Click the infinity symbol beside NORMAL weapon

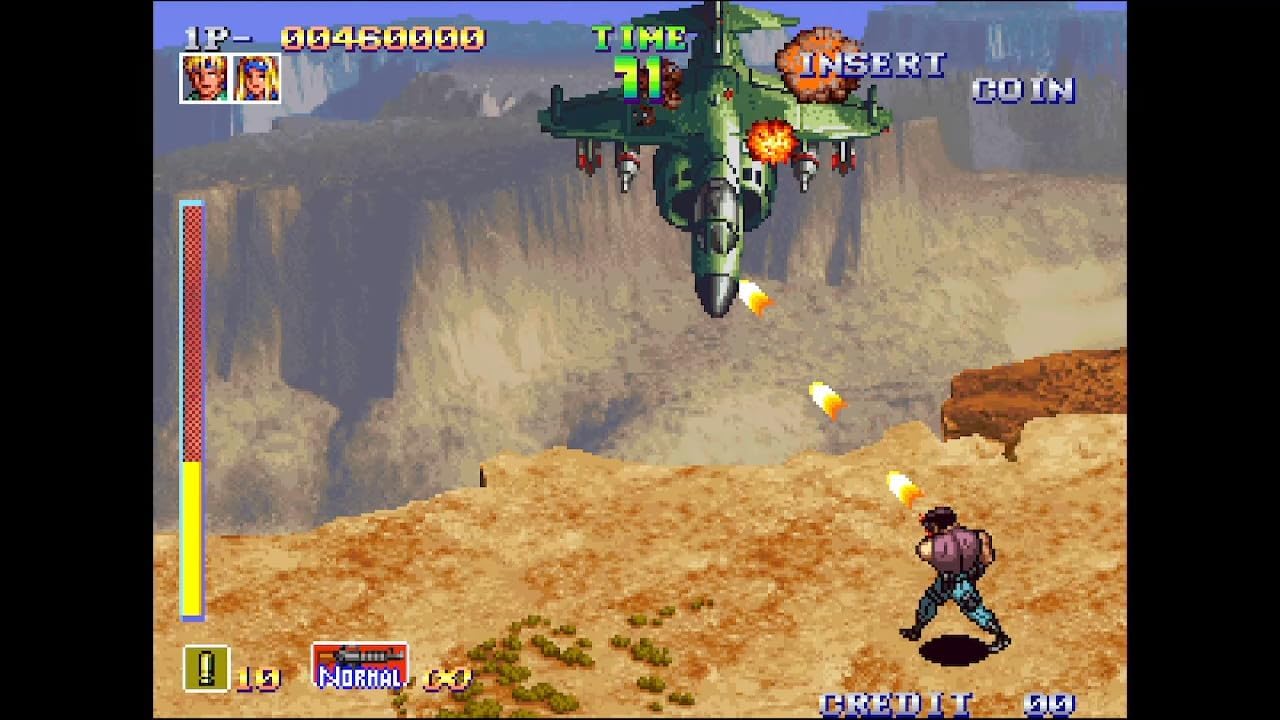pos(448,678)
